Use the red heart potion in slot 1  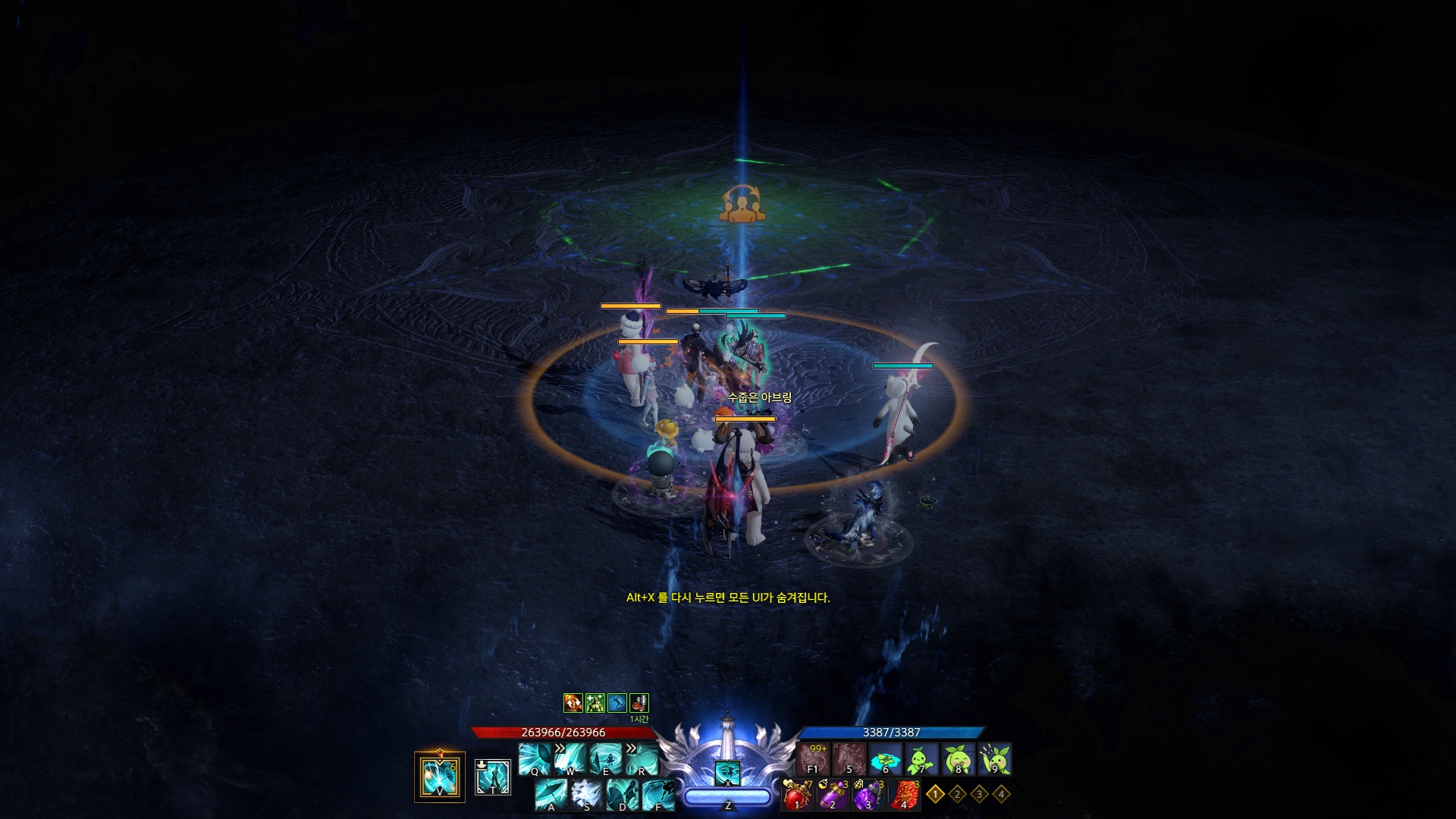coord(797,795)
